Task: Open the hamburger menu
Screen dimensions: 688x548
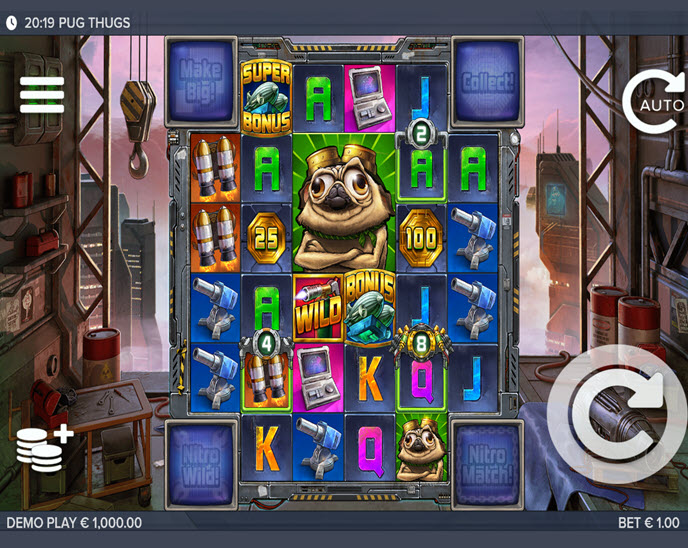Action: coord(42,95)
